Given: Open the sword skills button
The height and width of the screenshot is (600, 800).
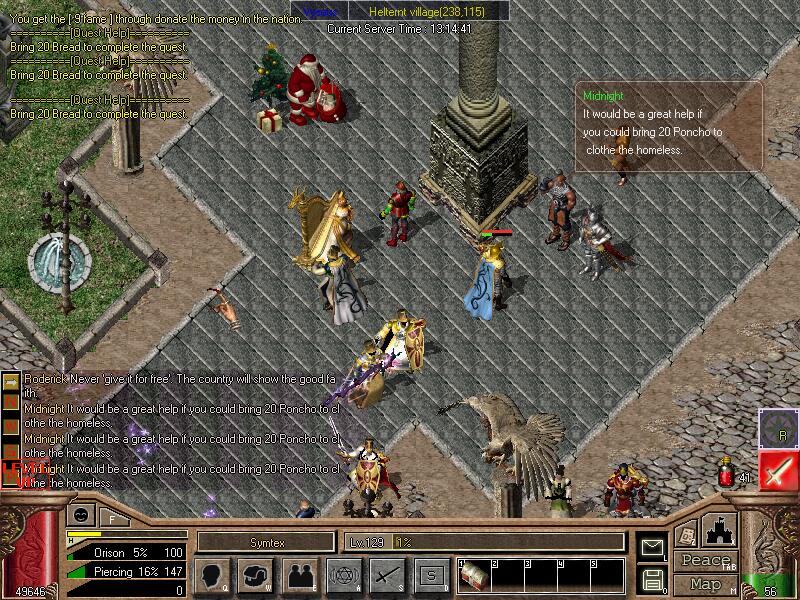Looking at the screenshot, I should [x=387, y=575].
